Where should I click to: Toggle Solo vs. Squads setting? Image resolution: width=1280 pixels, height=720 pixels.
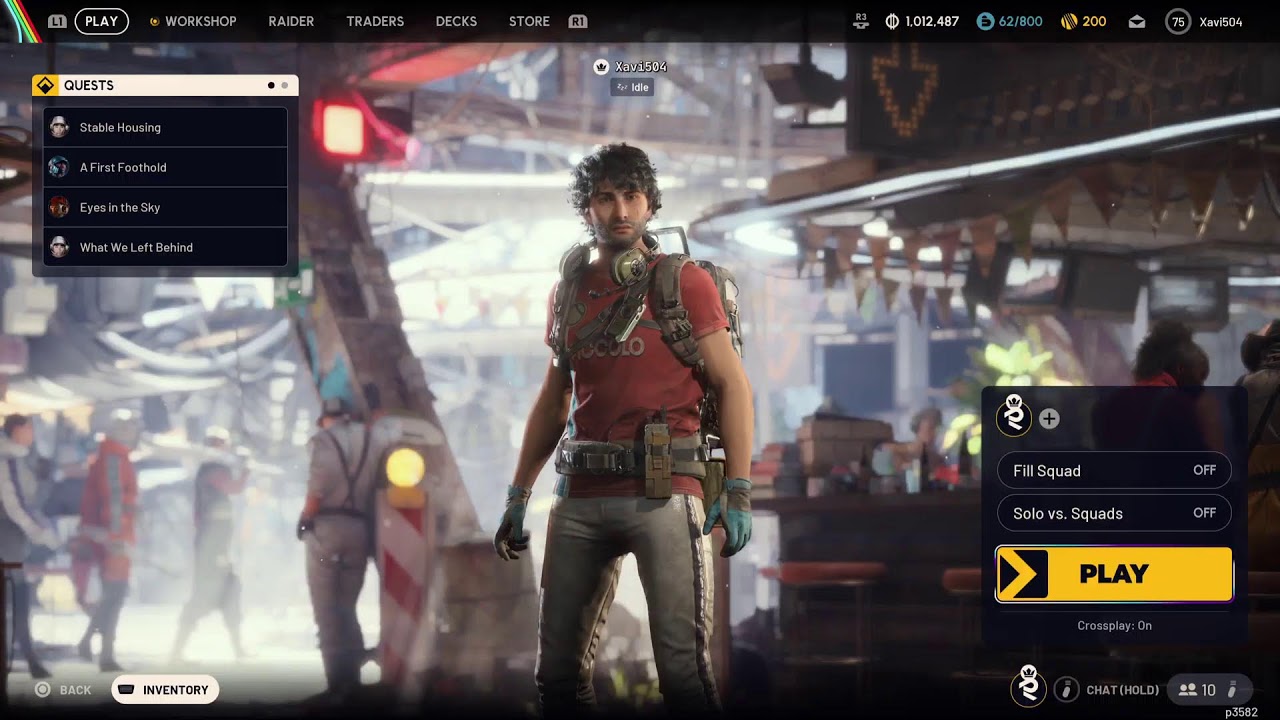coord(1114,514)
